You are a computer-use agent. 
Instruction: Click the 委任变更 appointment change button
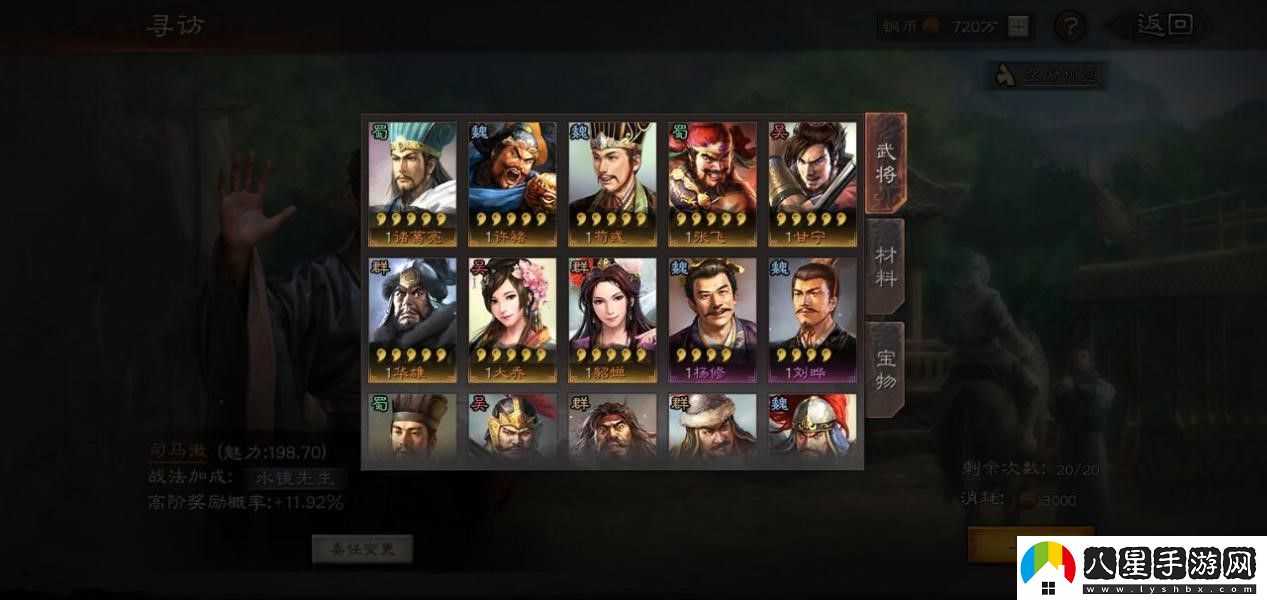[362, 548]
